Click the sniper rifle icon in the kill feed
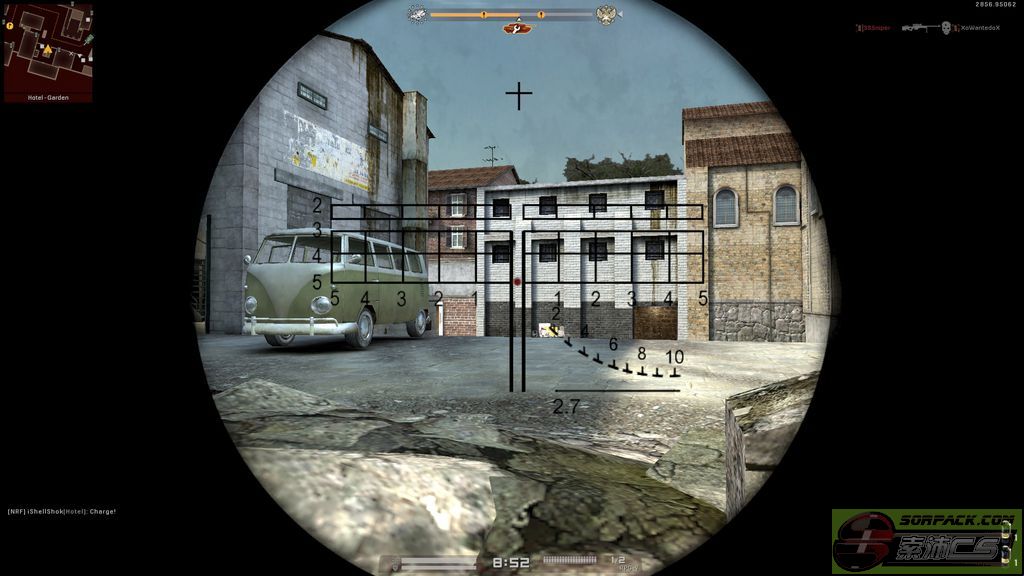The width and height of the screenshot is (1024, 576). 919,28
